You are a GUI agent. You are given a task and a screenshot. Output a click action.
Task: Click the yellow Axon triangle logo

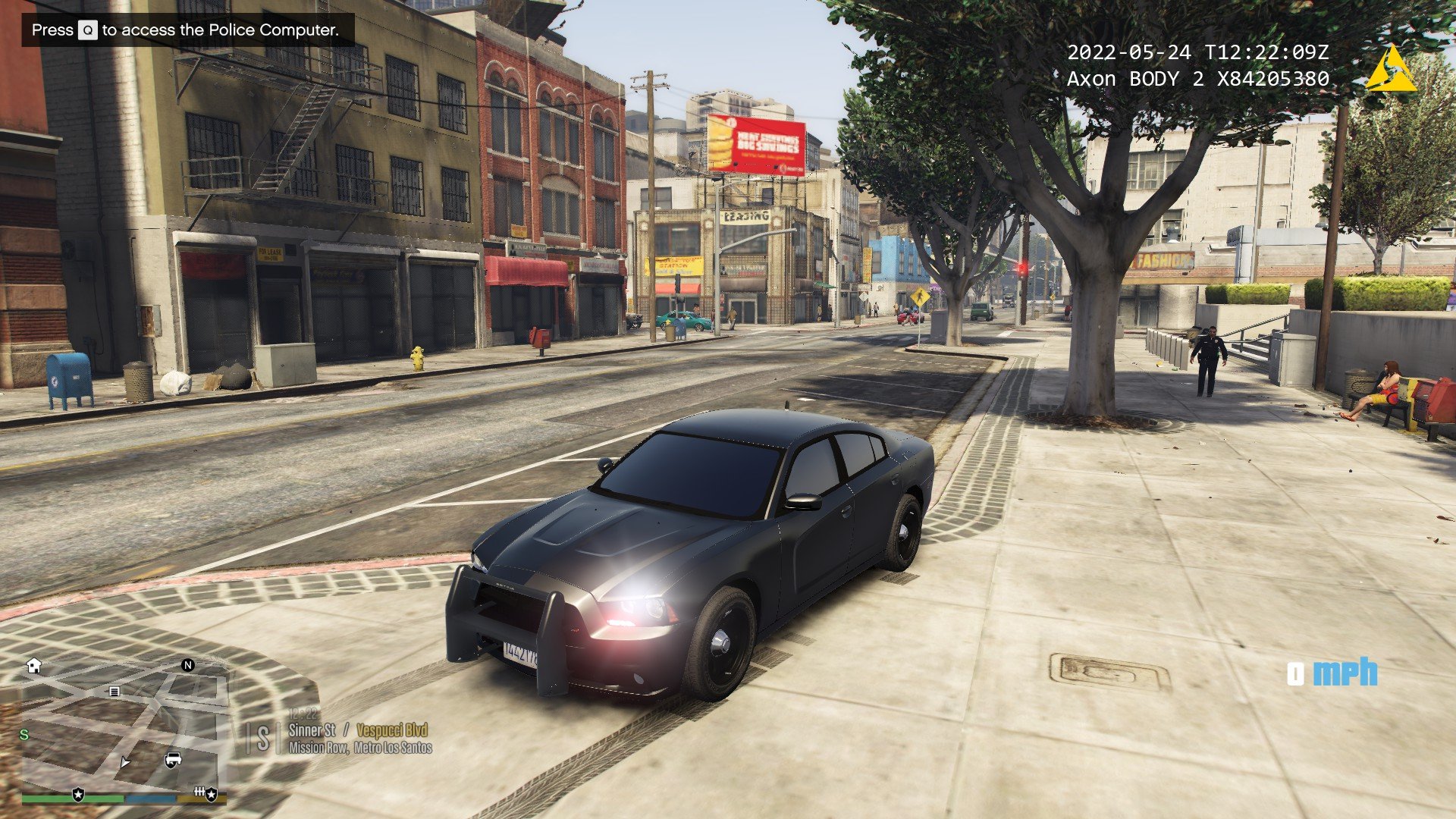click(x=1390, y=70)
